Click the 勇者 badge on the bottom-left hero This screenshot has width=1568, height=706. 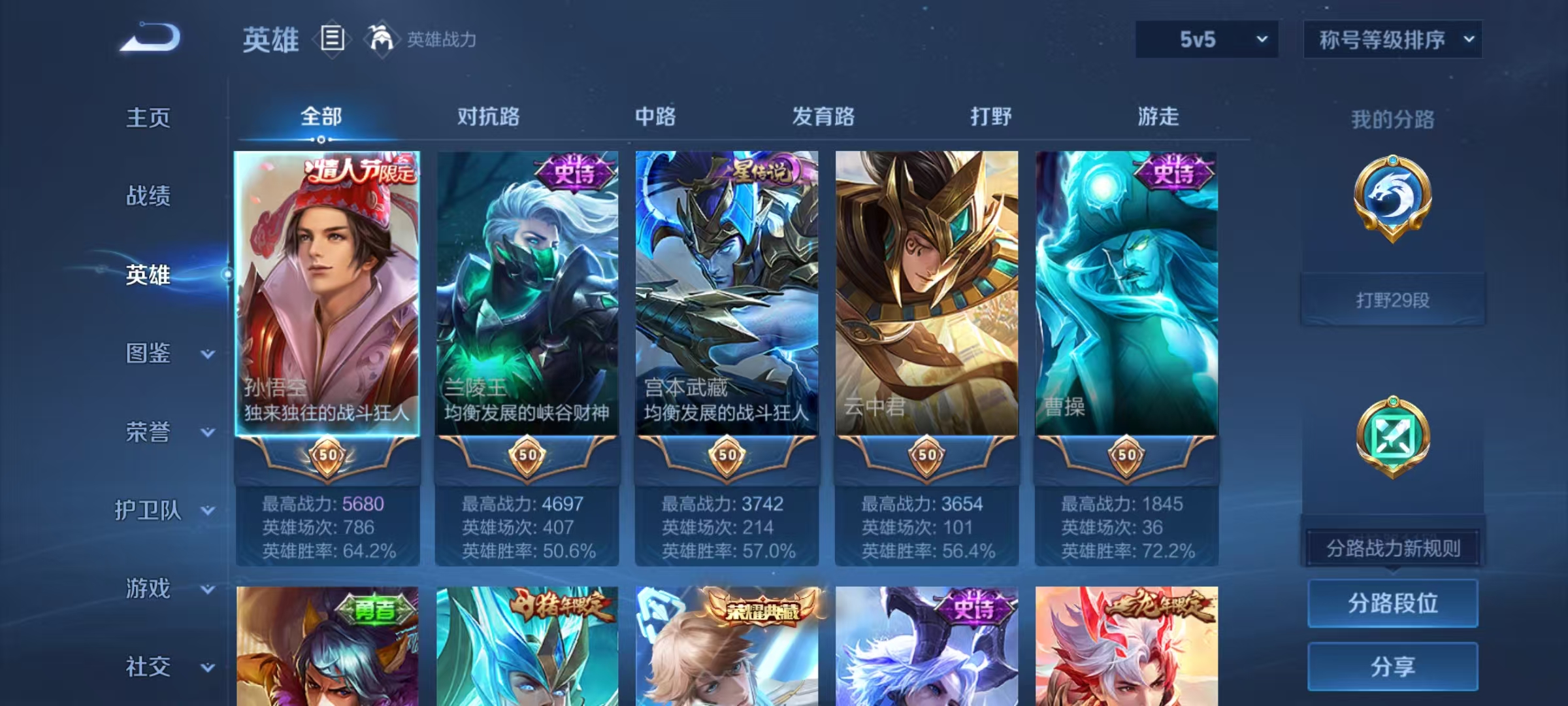click(376, 611)
